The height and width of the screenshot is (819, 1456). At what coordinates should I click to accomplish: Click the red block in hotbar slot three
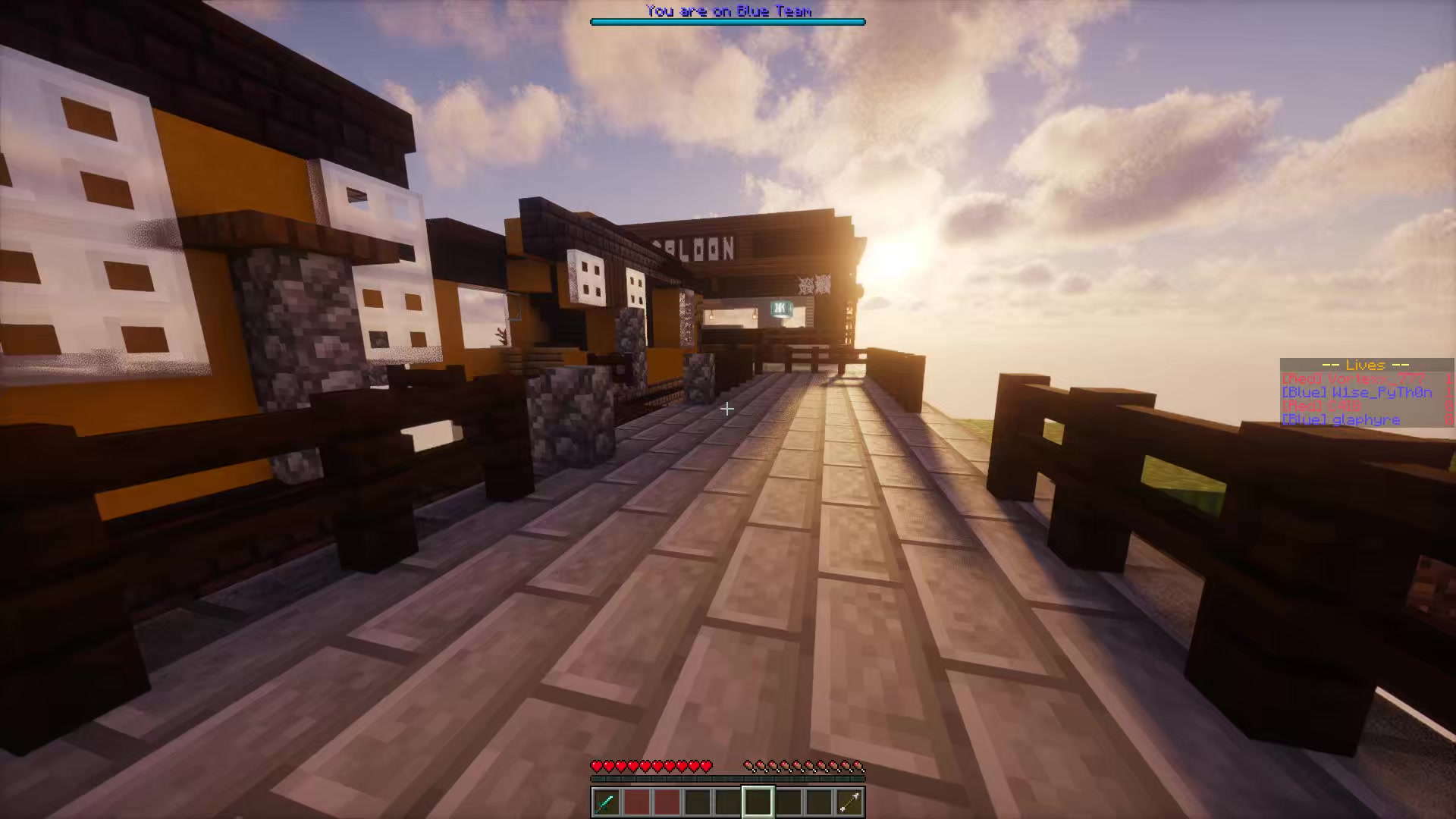pyautogui.click(x=667, y=802)
